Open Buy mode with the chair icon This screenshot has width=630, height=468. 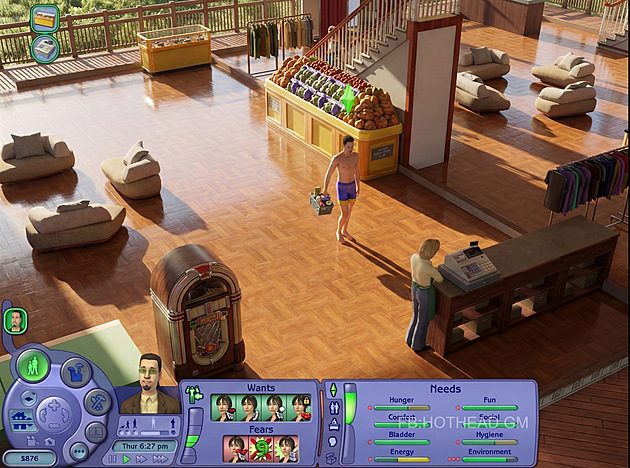click(75, 372)
